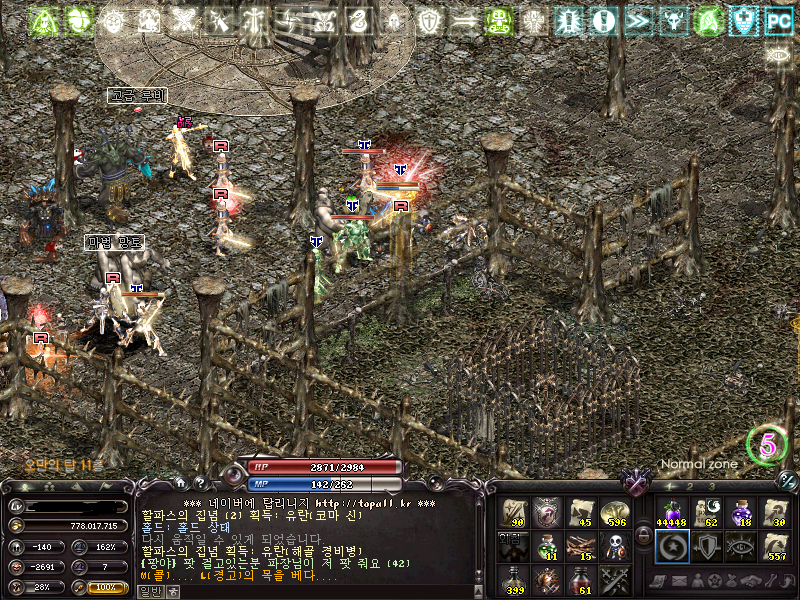This screenshot has width=800, height=600.
Task: Click the PC buff icon
Action: coord(777,20)
